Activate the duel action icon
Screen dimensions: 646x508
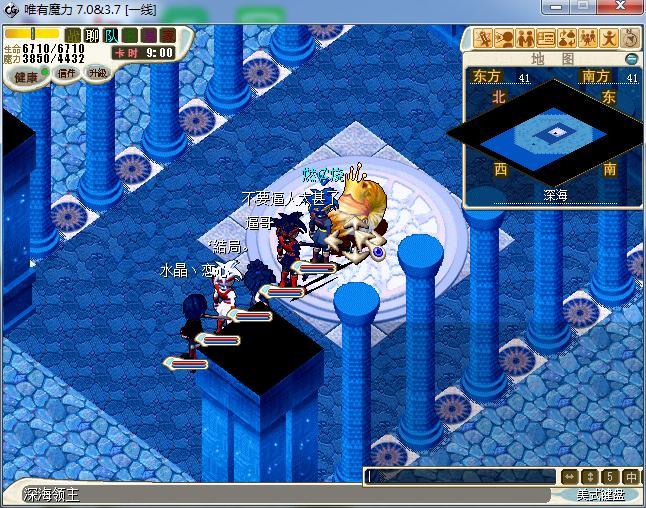pos(484,39)
